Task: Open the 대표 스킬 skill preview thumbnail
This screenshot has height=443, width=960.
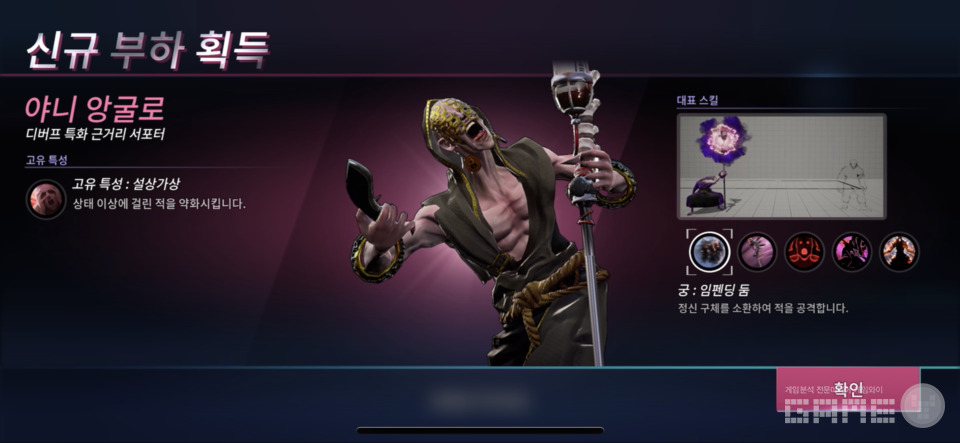Action: (781, 166)
